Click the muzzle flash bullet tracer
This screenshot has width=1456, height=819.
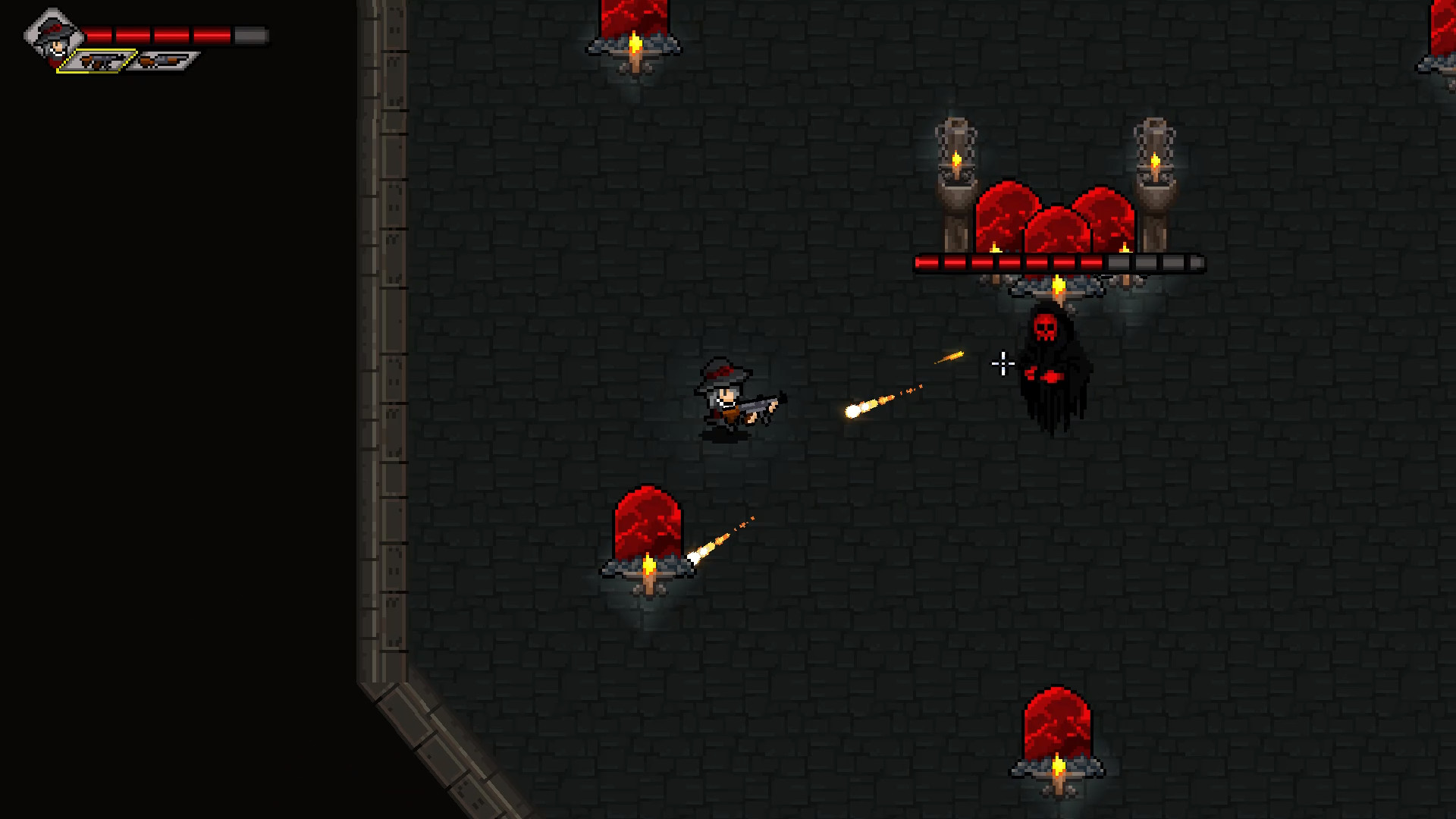(853, 409)
